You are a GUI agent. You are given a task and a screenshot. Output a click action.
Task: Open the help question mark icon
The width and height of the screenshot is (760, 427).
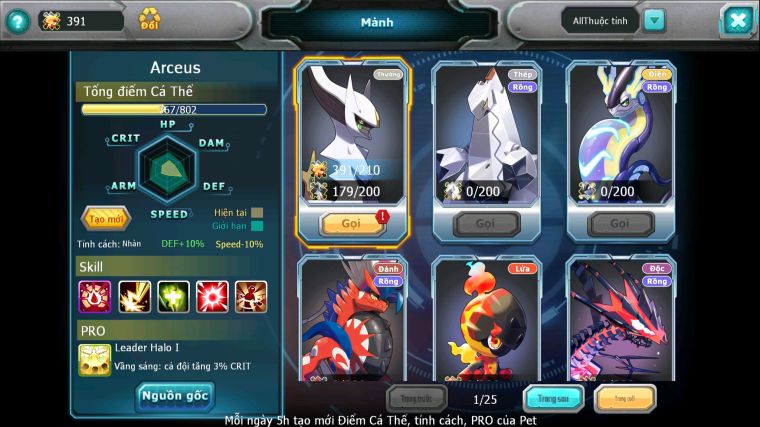17,20
